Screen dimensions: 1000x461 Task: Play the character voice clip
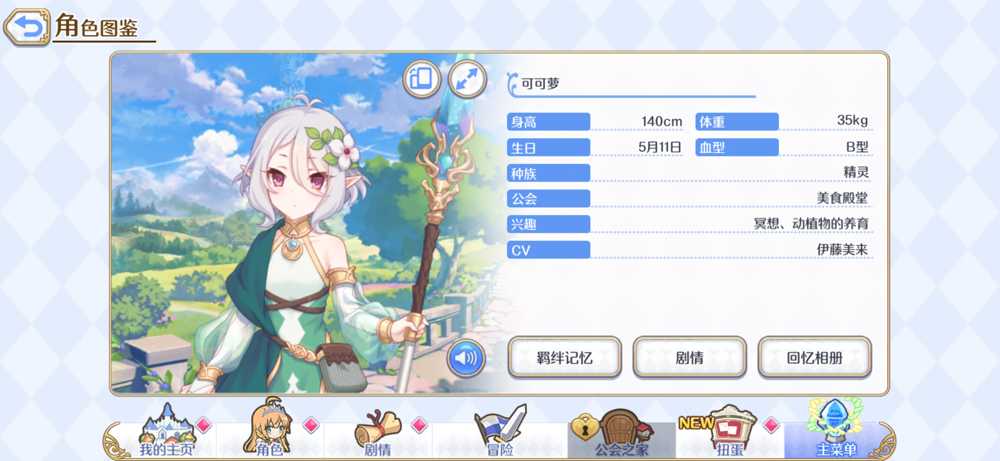465,357
